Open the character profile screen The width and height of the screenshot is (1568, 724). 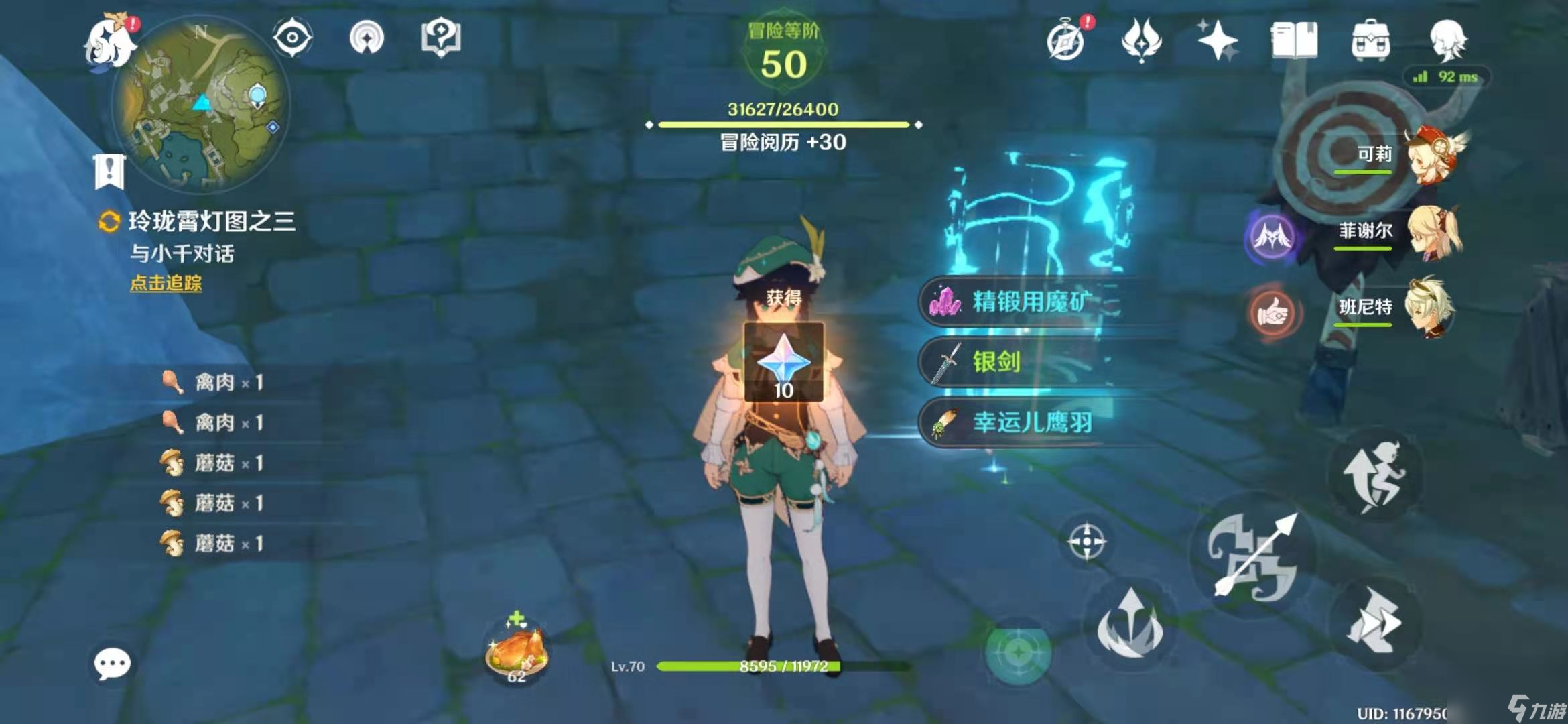click(x=1447, y=40)
